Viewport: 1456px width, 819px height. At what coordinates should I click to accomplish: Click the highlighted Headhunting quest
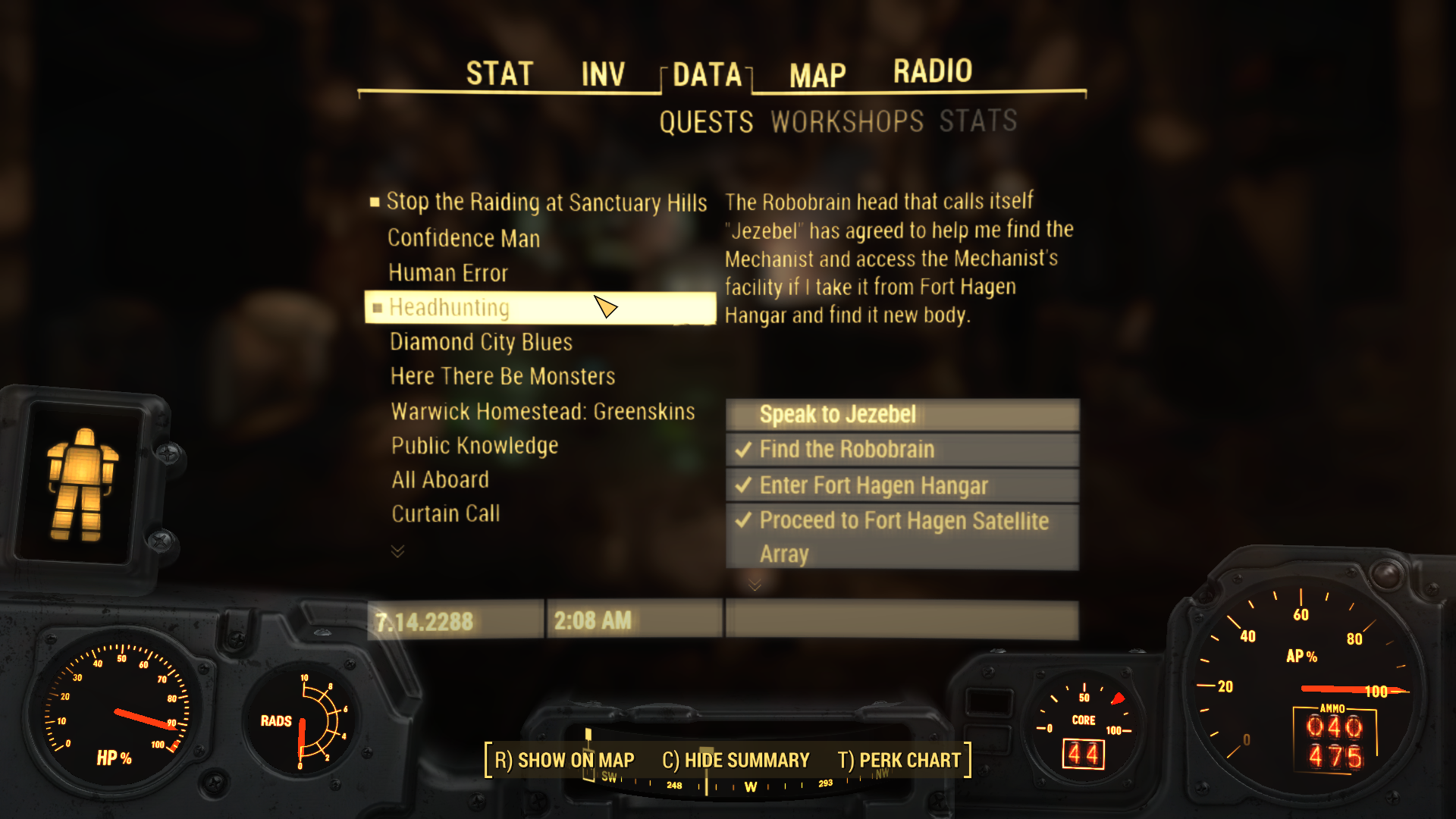(x=449, y=308)
